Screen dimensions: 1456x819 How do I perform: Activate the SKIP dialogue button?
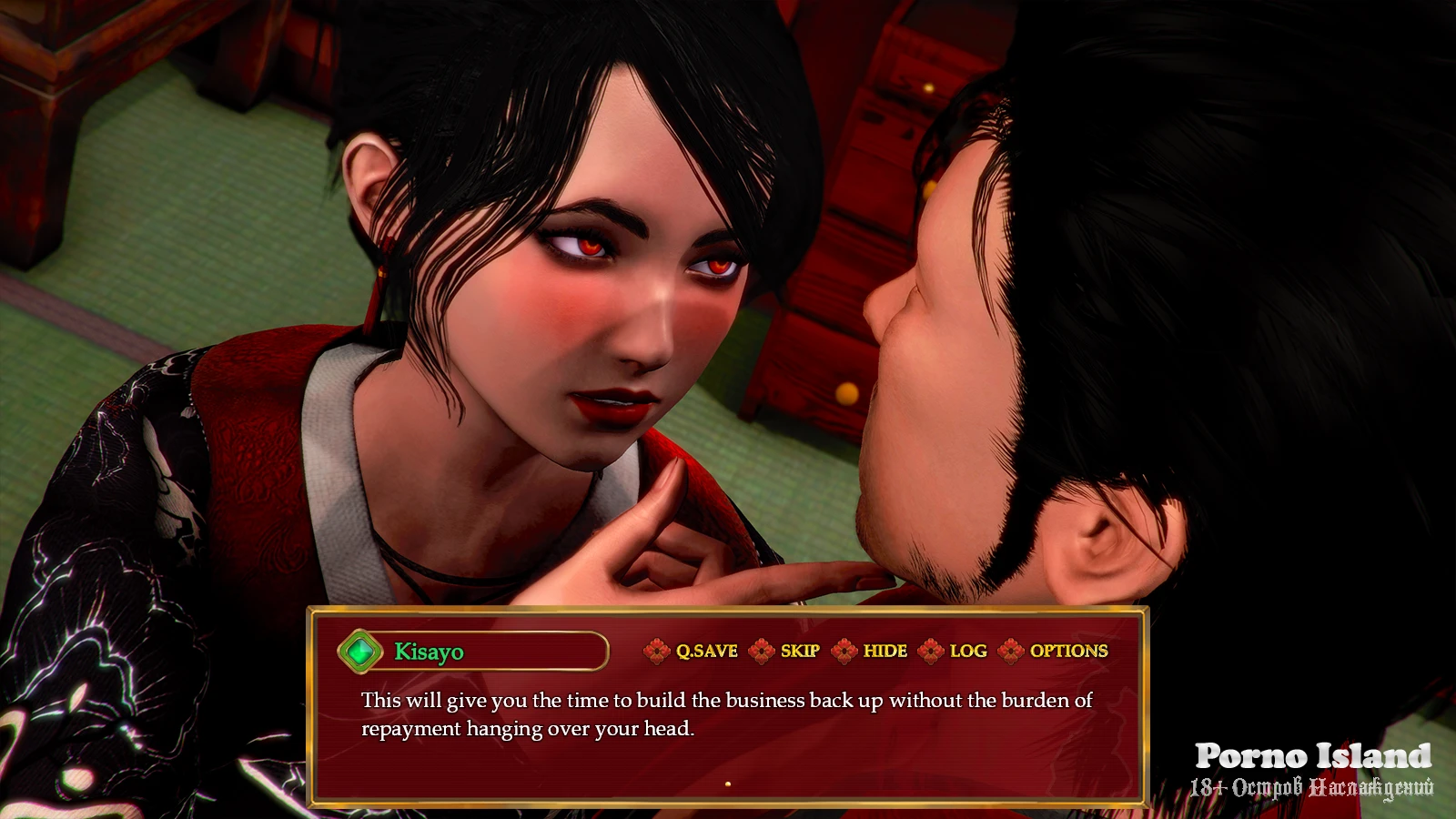(799, 651)
